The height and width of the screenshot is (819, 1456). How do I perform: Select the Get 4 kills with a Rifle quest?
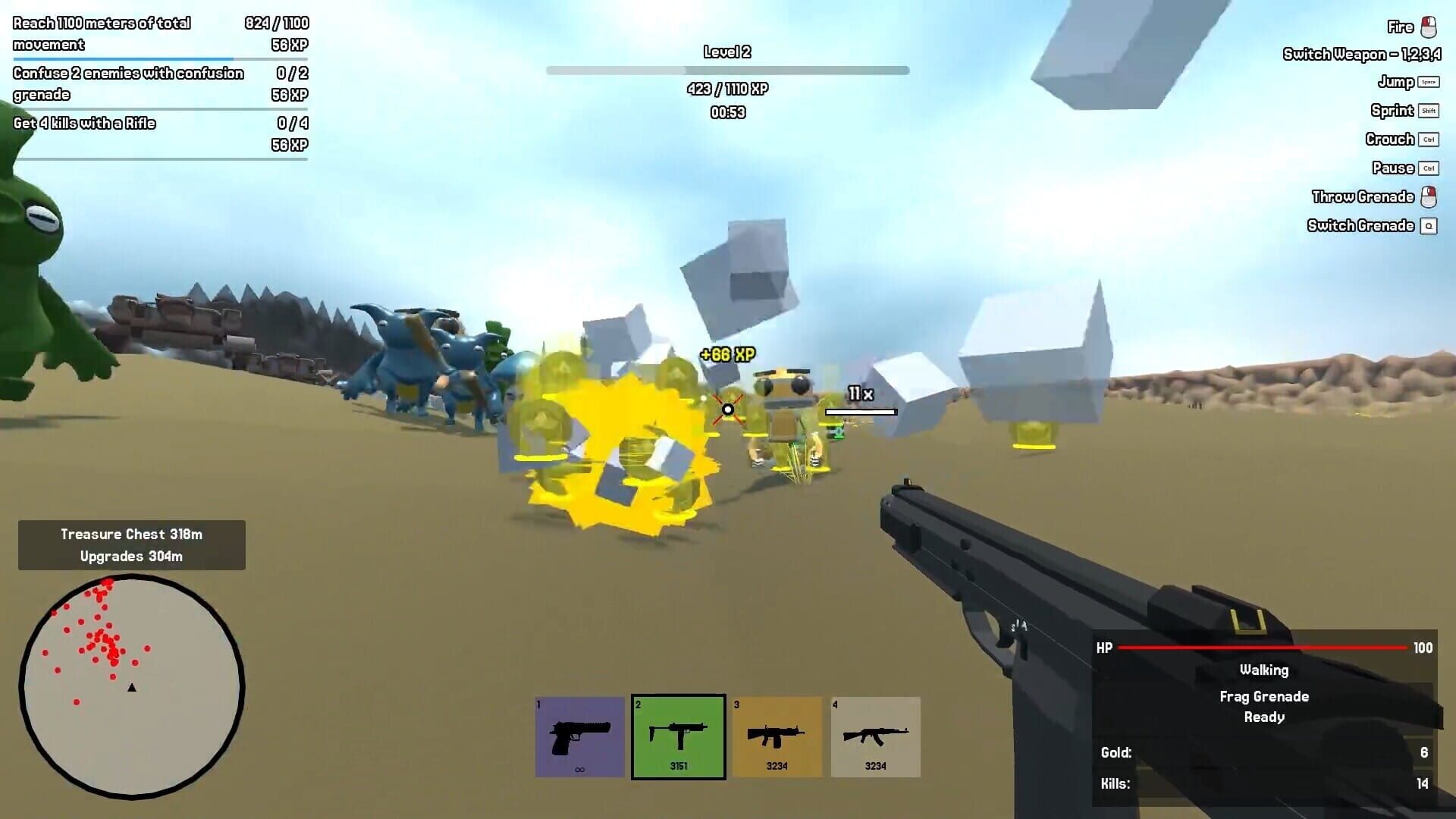point(83,123)
